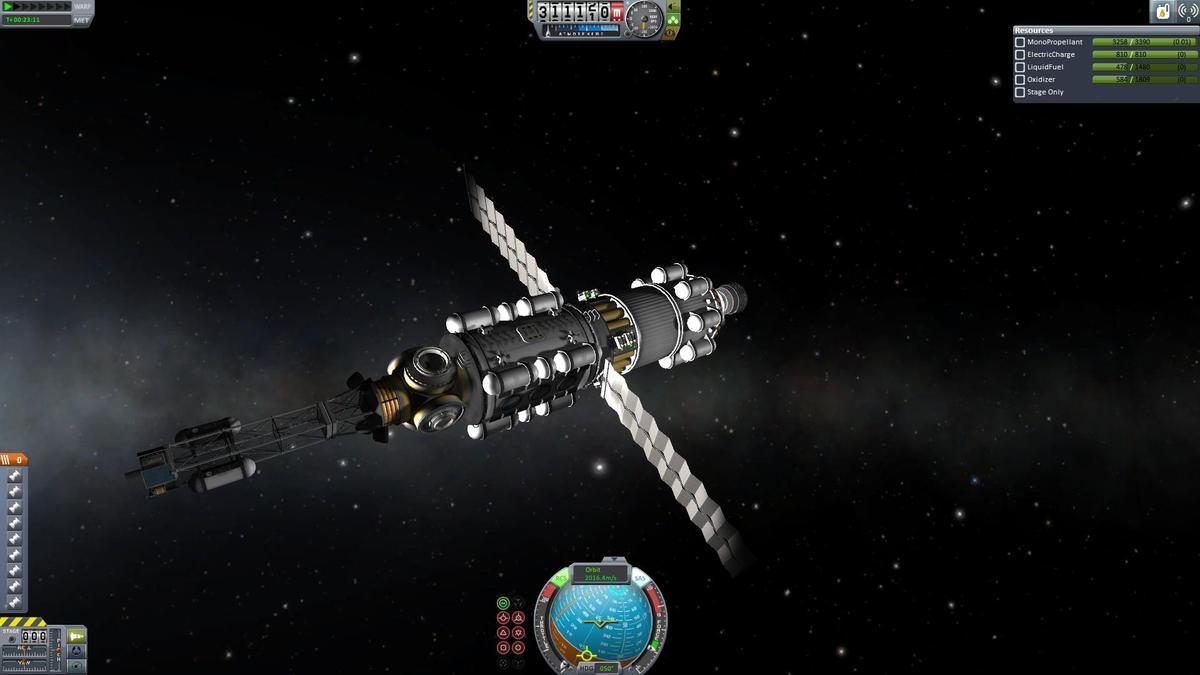The height and width of the screenshot is (675, 1200).
Task: Select the green stability assist SAS mode
Action: tap(503, 603)
